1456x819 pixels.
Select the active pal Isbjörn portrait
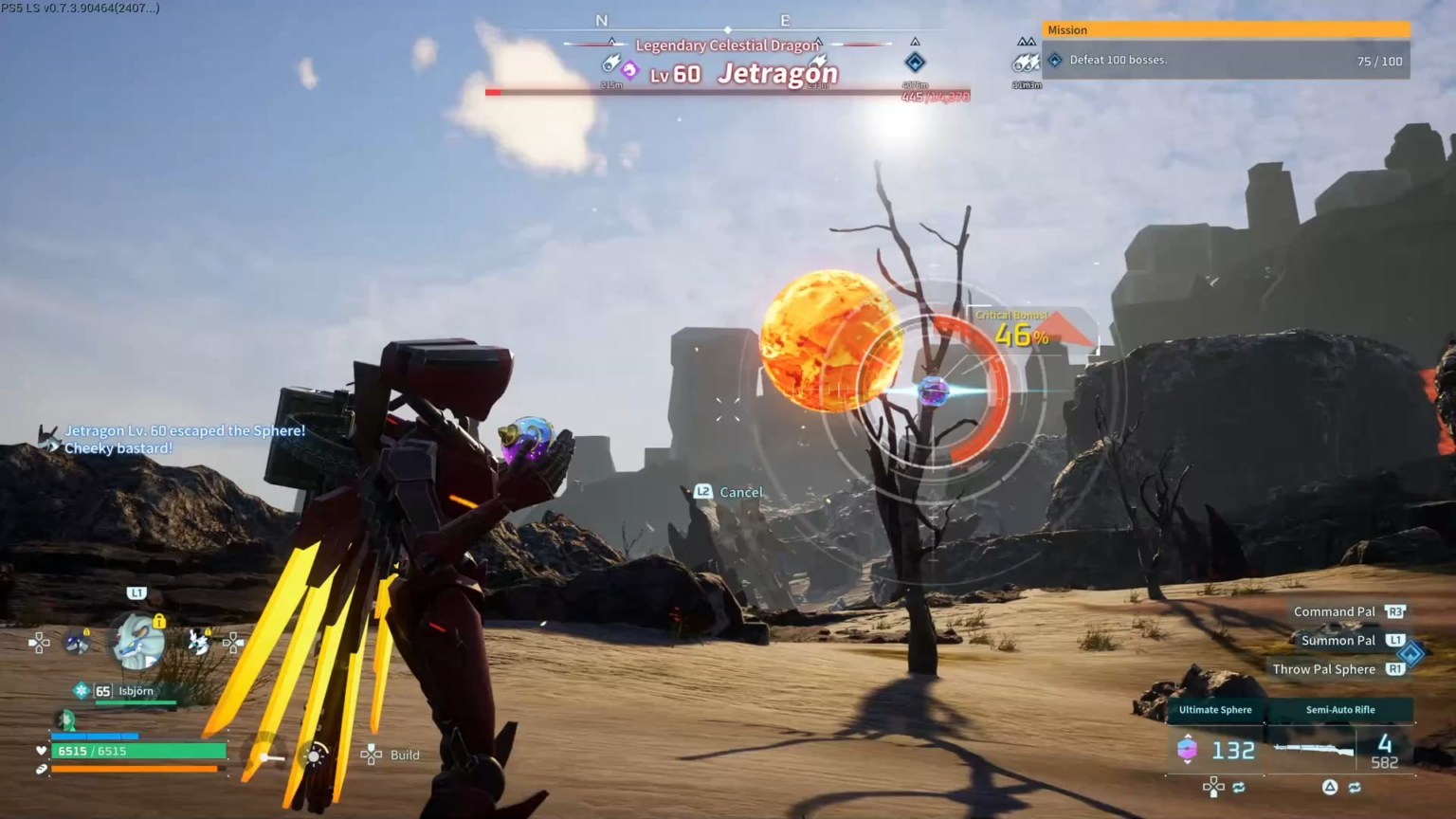(136, 642)
